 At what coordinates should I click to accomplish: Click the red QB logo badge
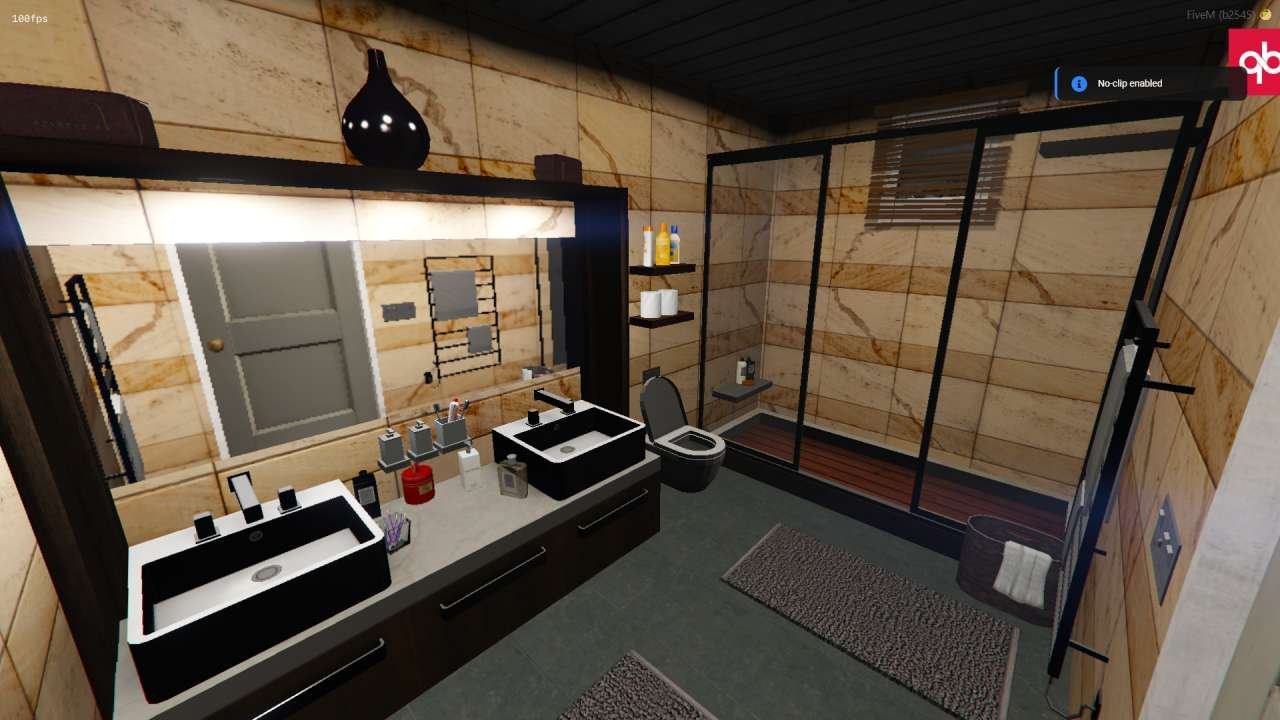tap(1255, 62)
